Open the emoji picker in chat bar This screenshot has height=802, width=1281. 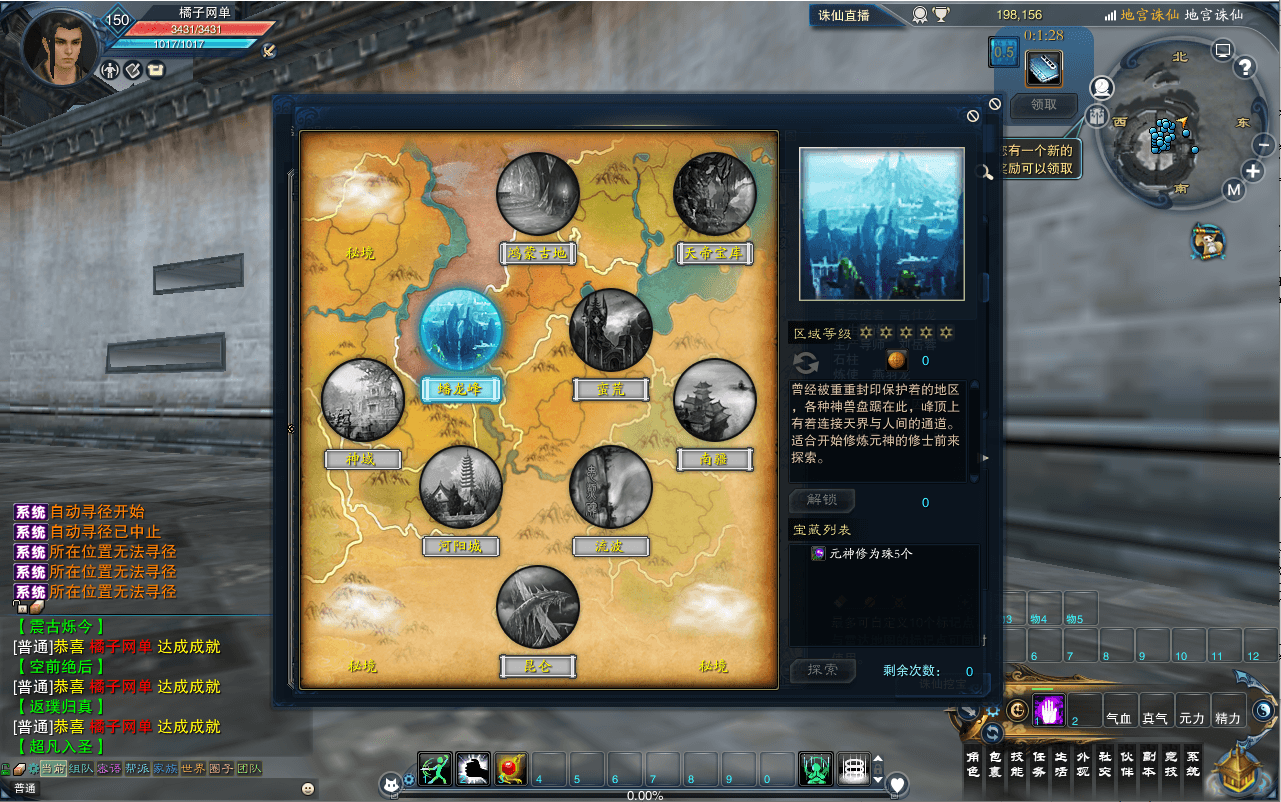[x=307, y=789]
